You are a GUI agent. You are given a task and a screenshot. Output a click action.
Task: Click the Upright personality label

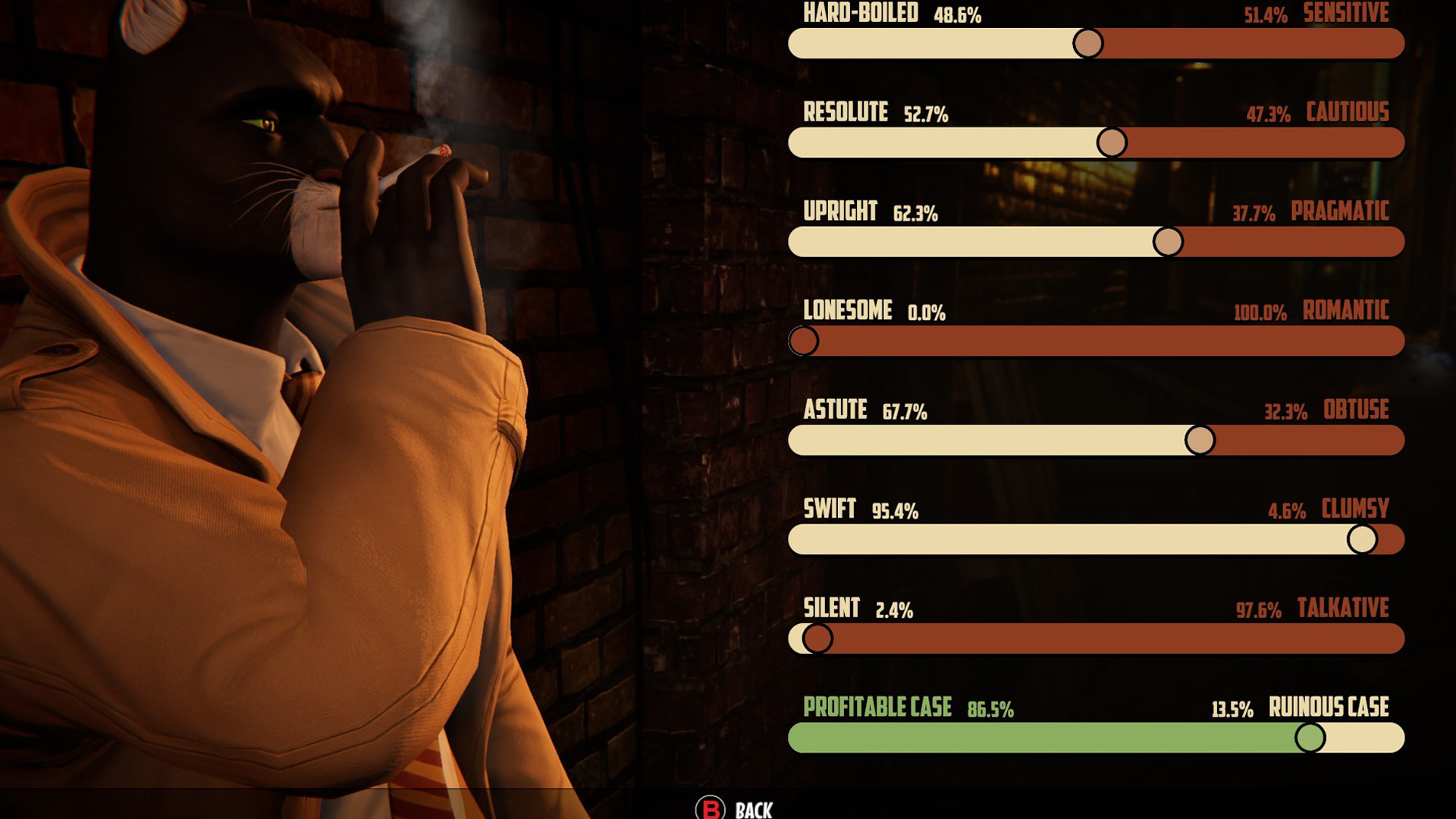point(842,212)
